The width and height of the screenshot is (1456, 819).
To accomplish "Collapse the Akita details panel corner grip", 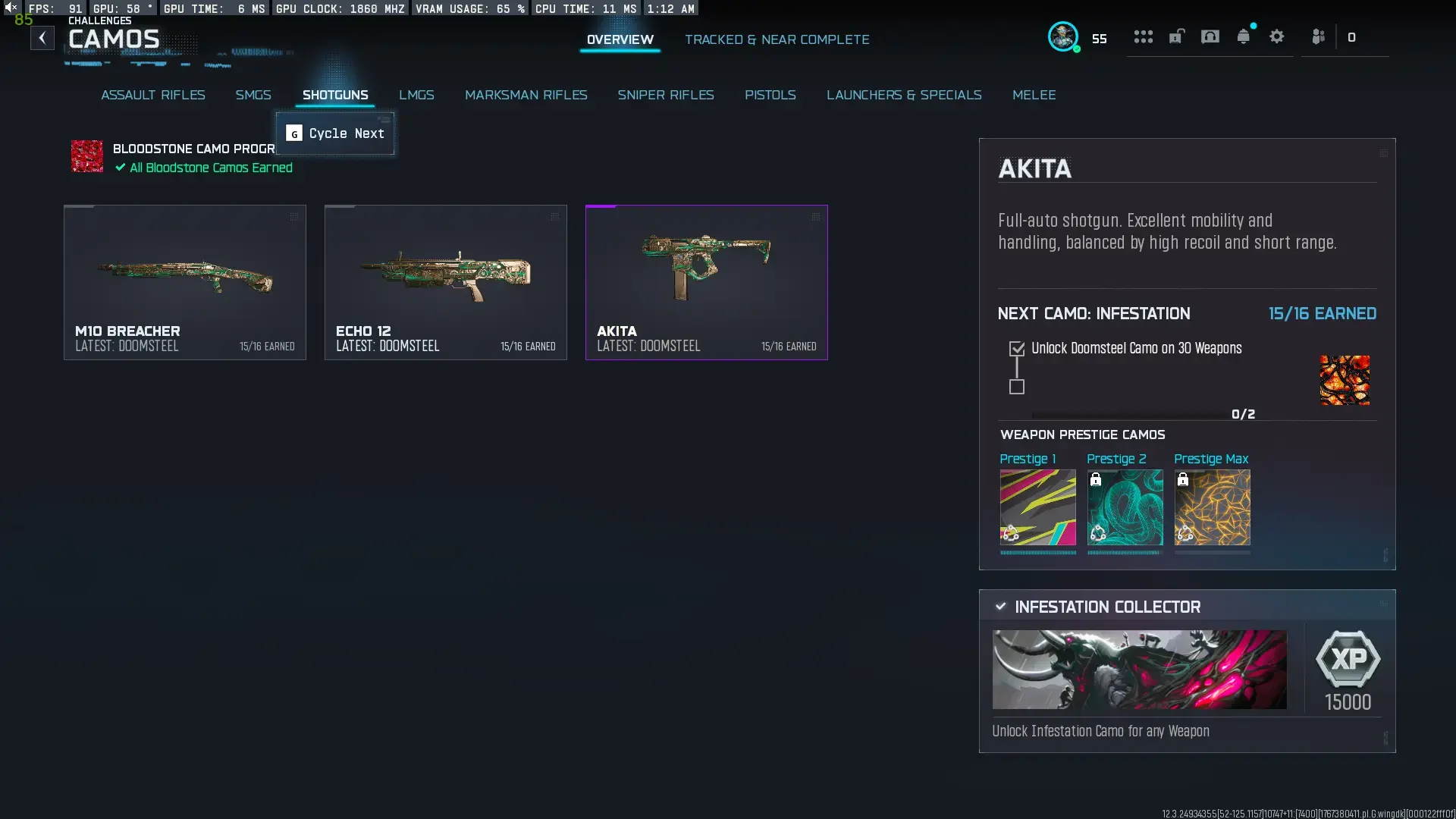I will 1384,152.
